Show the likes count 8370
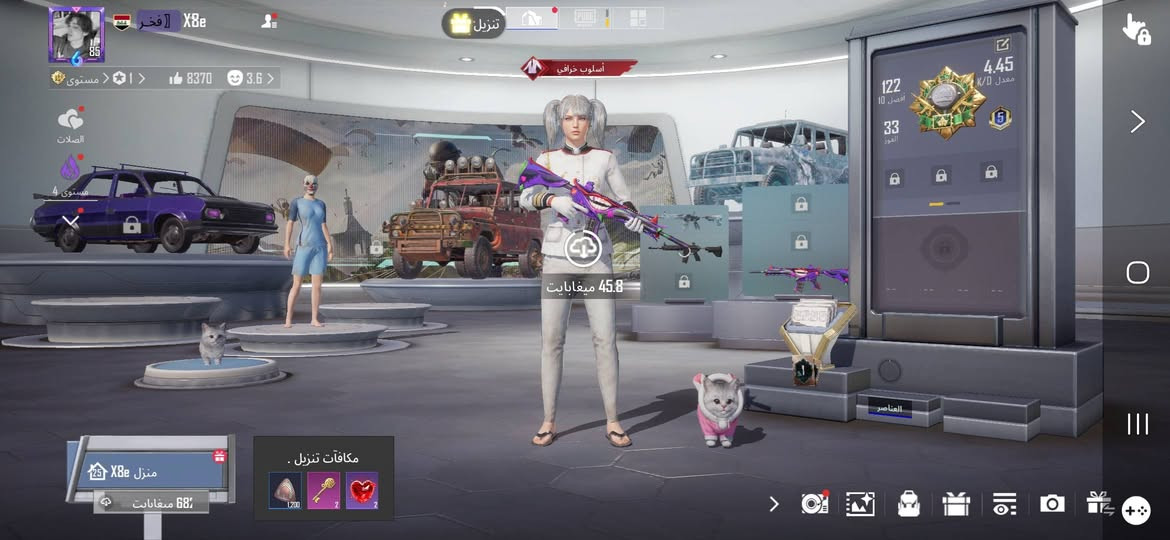 click(x=190, y=78)
